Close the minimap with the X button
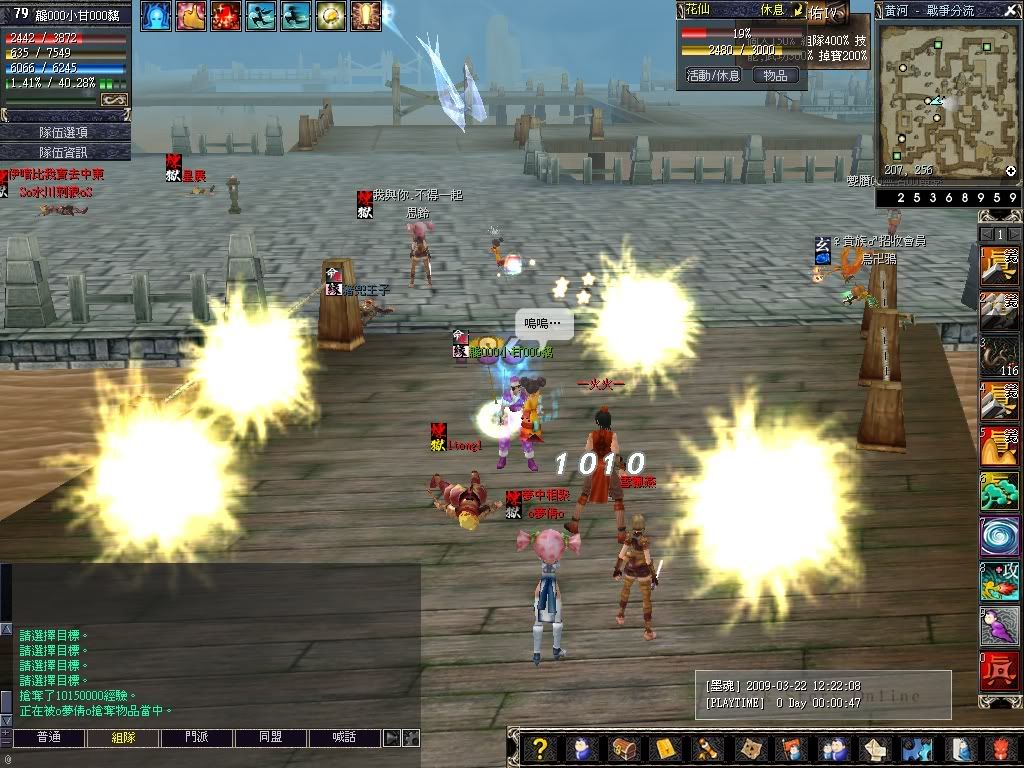Image resolution: width=1024 pixels, height=768 pixels. pos(1011,10)
